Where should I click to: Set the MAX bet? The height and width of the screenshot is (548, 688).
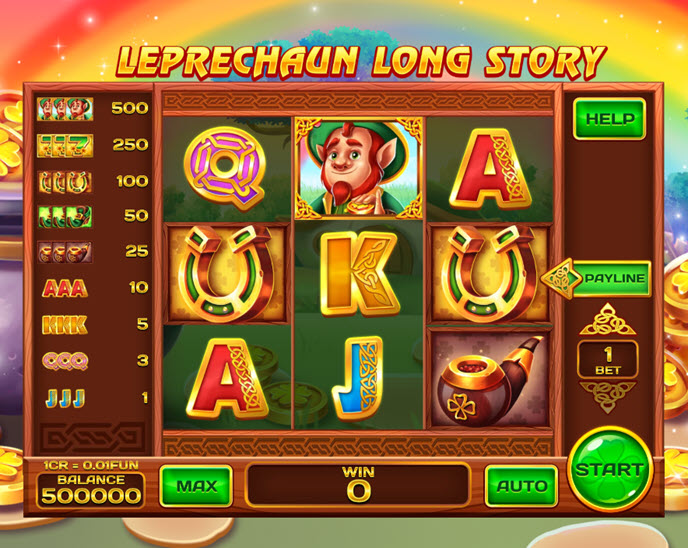196,486
